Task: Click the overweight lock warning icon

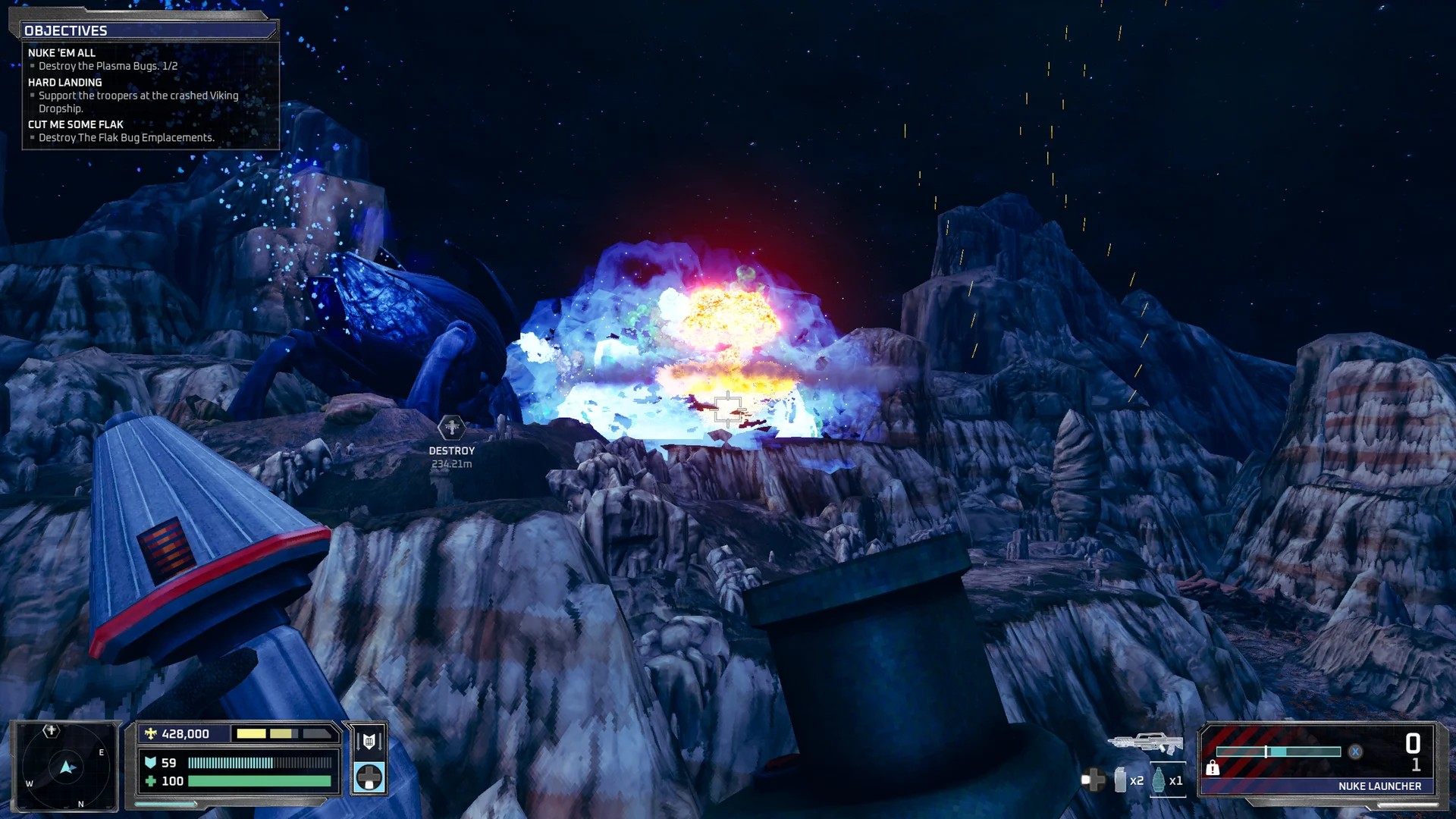Action: point(1213,769)
